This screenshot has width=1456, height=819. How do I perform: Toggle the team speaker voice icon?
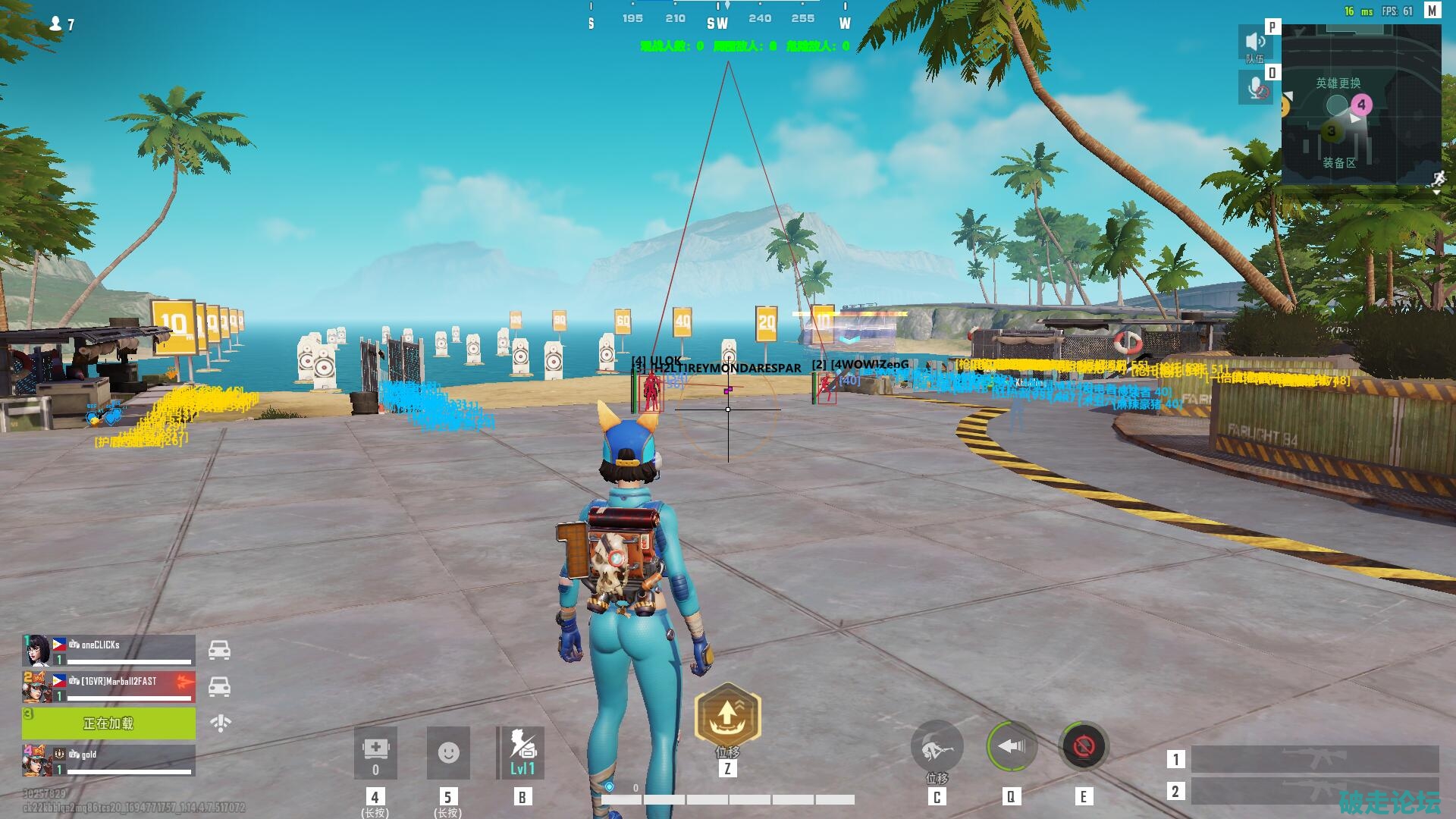1255,43
